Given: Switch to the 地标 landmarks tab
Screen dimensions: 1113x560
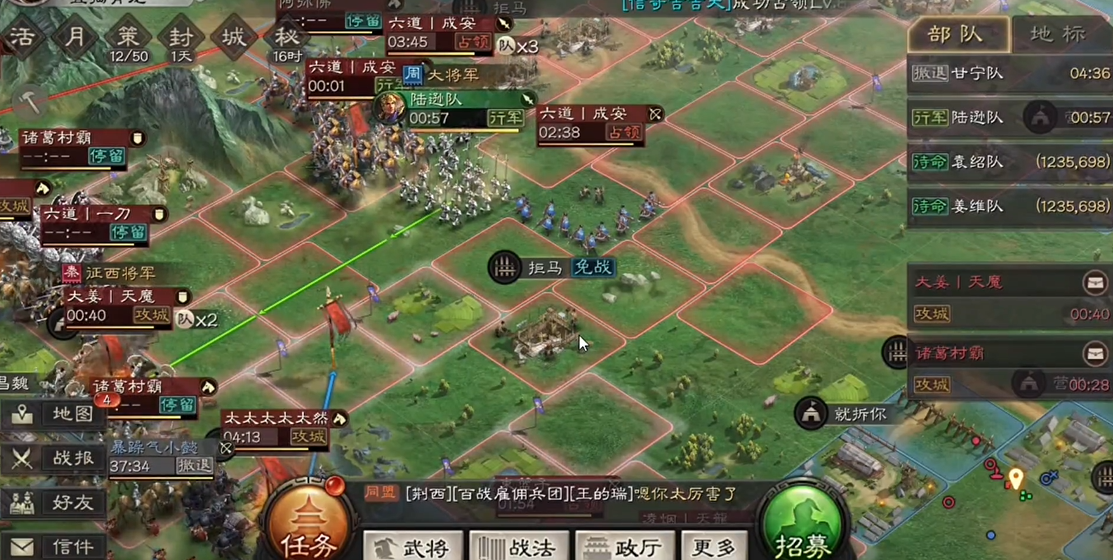Looking at the screenshot, I should point(1056,35).
